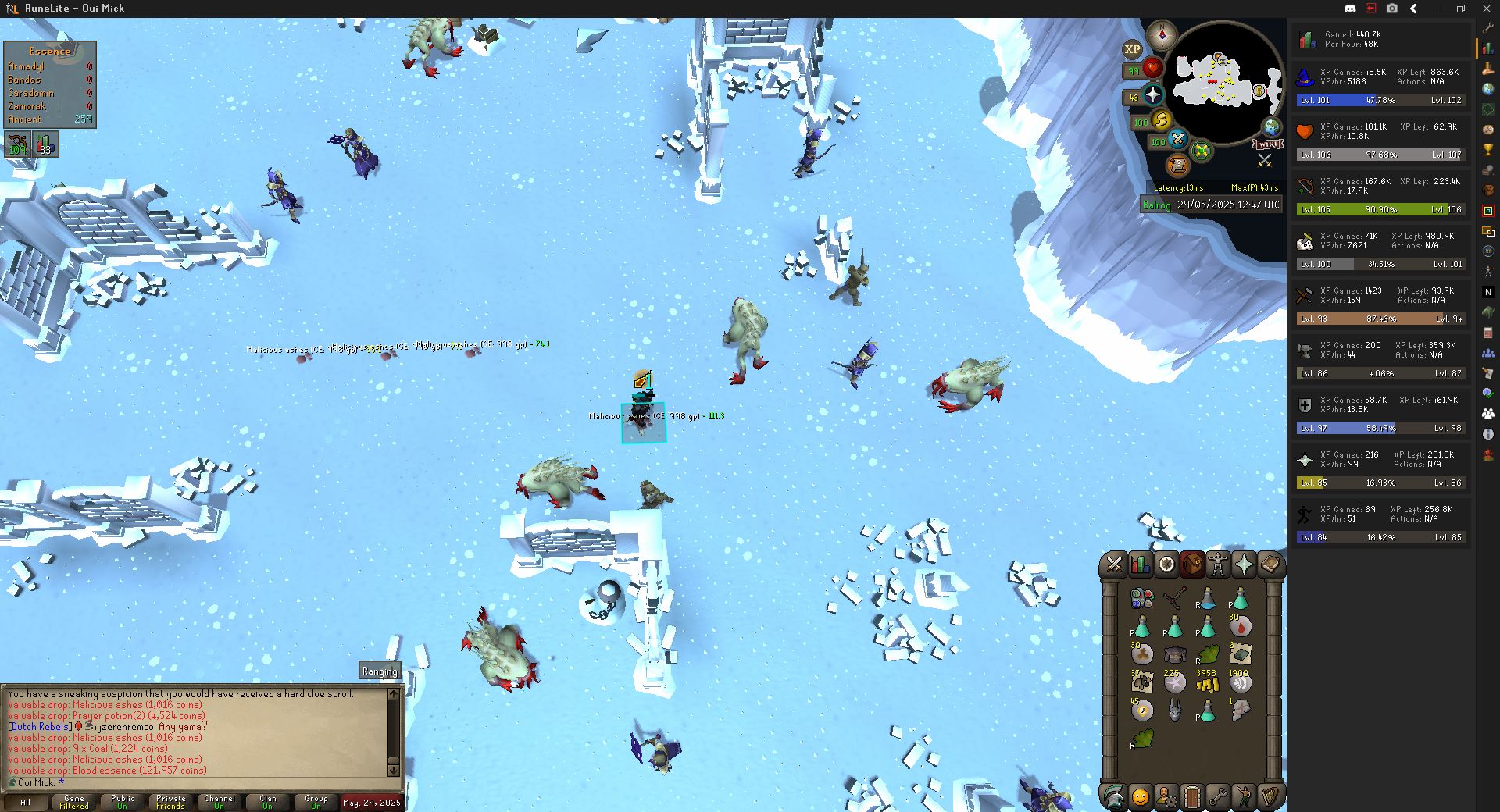The width and height of the screenshot is (1500, 812).
Task: Switch to the Clan chat tab
Action: click(x=268, y=802)
